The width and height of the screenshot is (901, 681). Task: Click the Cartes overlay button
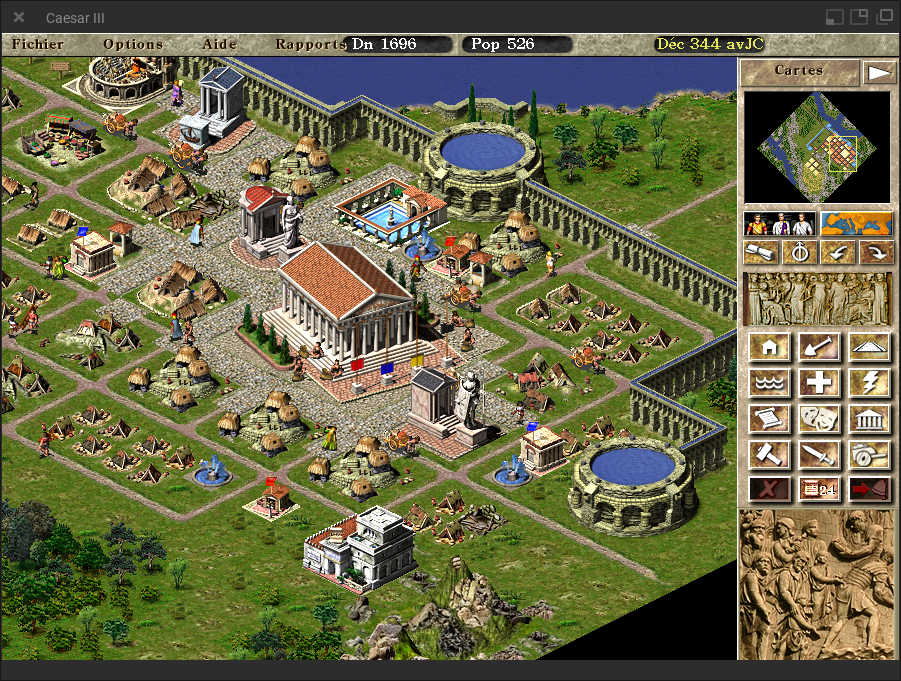(799, 71)
